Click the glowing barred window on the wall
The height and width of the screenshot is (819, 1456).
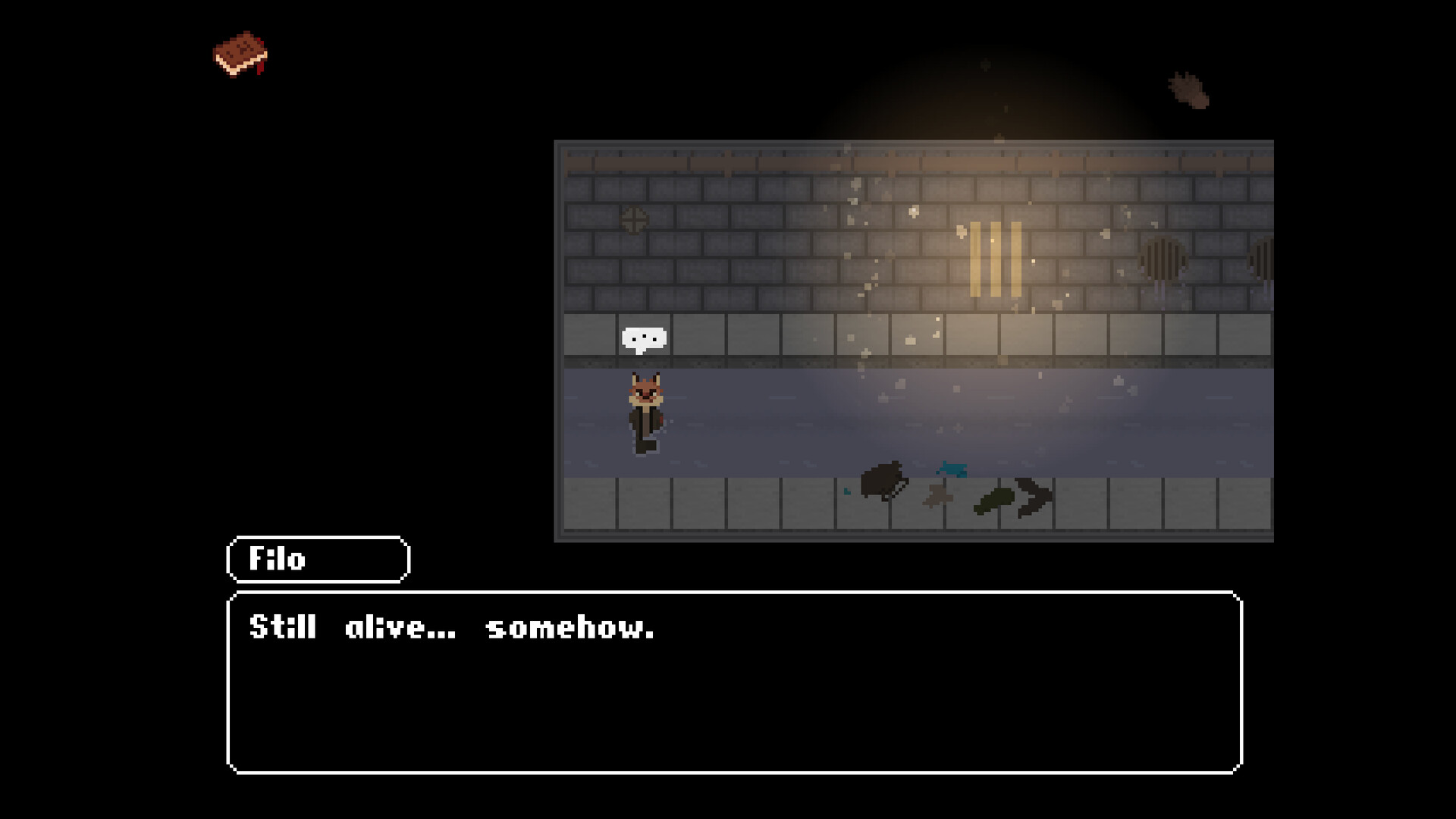pyautogui.click(x=995, y=258)
